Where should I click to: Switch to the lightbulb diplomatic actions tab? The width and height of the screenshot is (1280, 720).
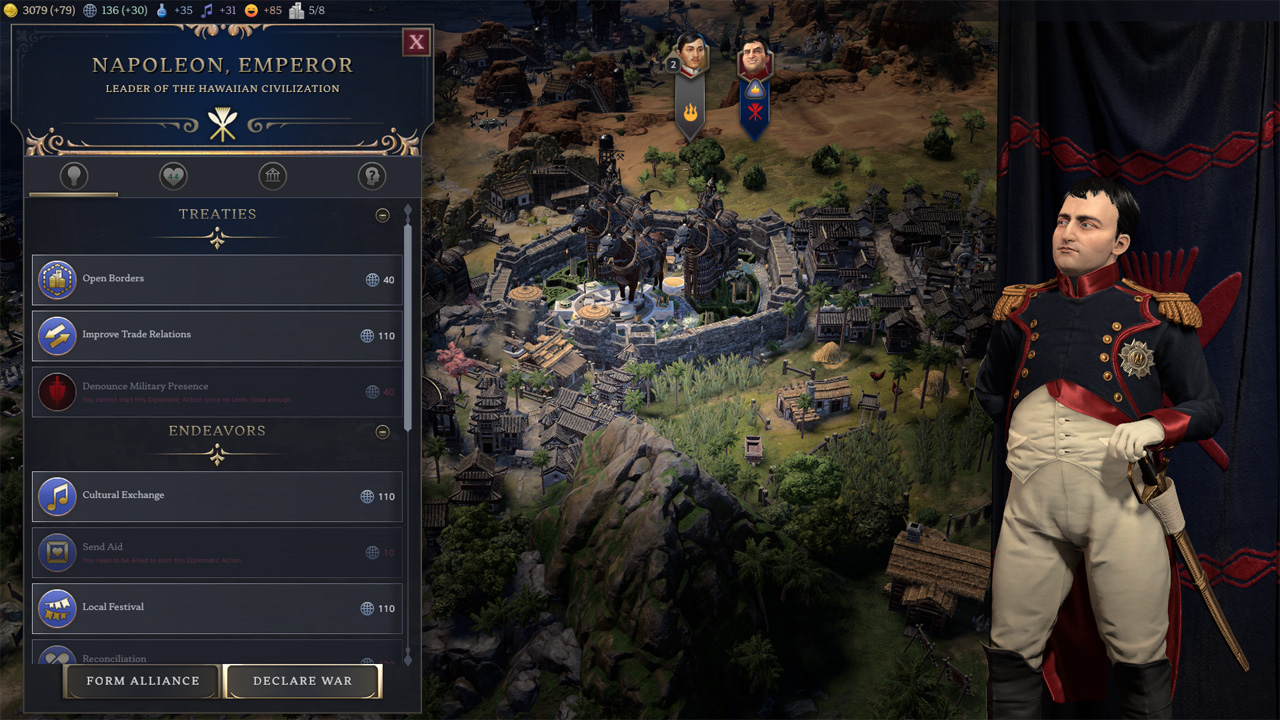coord(73,177)
